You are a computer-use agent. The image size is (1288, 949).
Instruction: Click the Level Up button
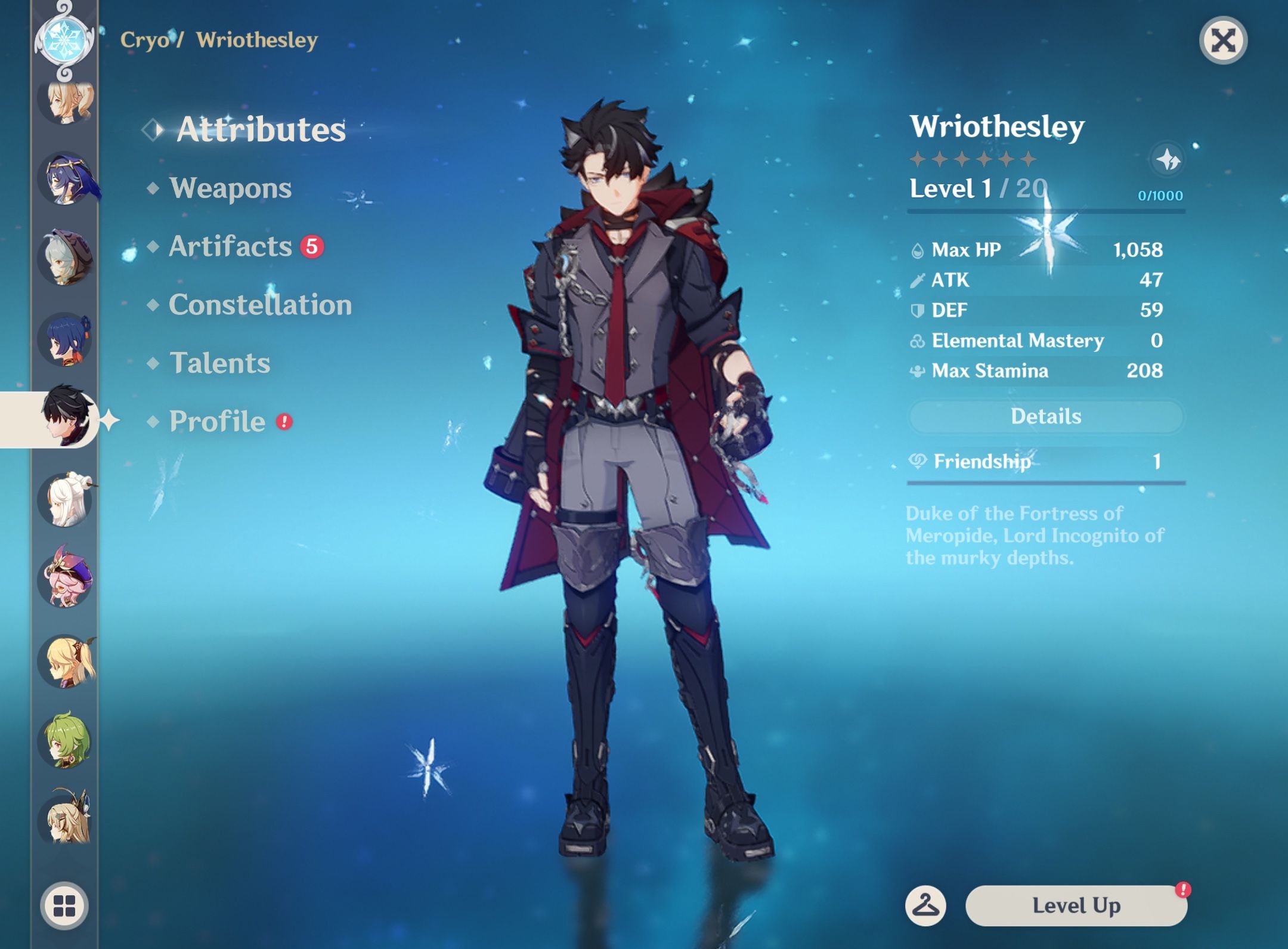point(1076,905)
